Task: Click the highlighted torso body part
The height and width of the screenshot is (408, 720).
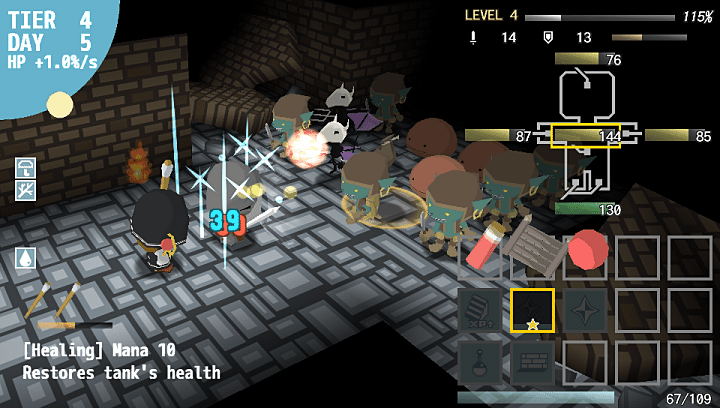Action: [x=587, y=135]
